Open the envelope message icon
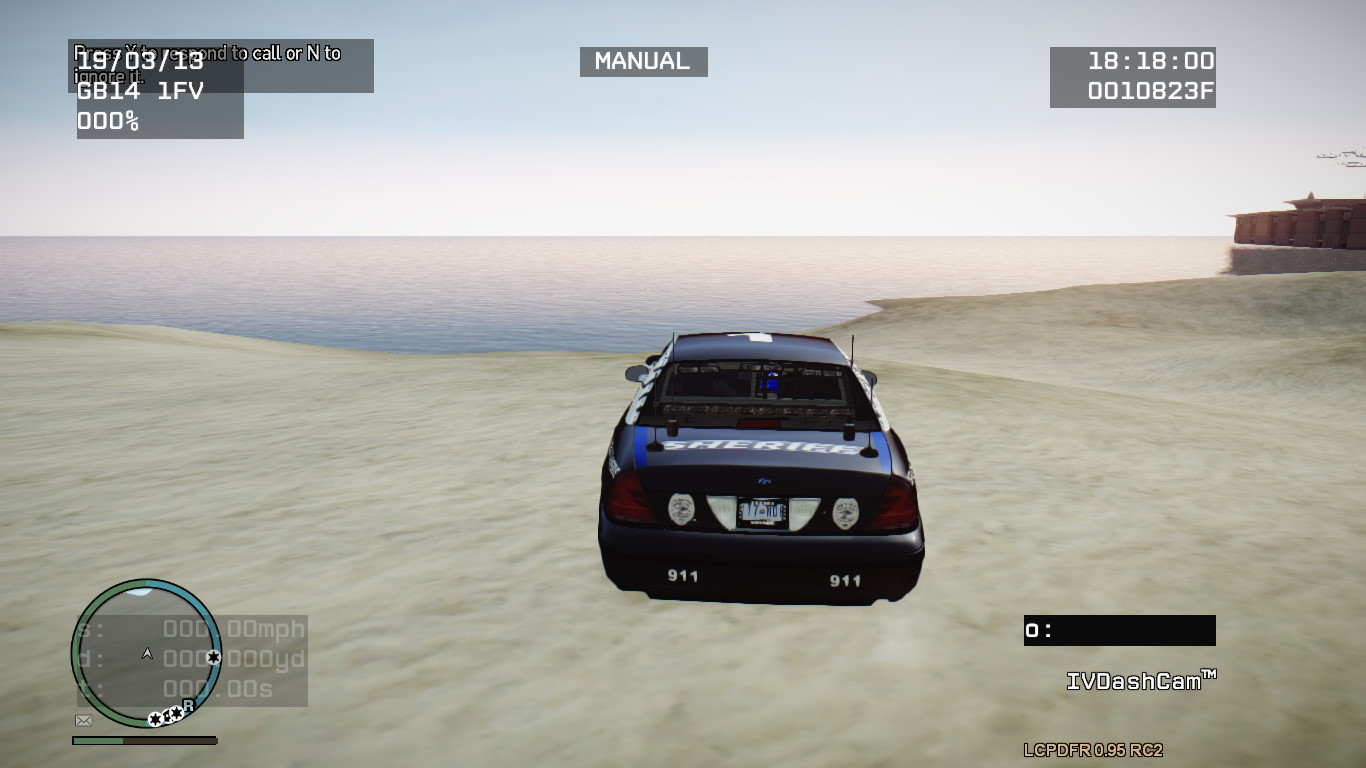Image resolution: width=1366 pixels, height=768 pixels. [x=84, y=720]
